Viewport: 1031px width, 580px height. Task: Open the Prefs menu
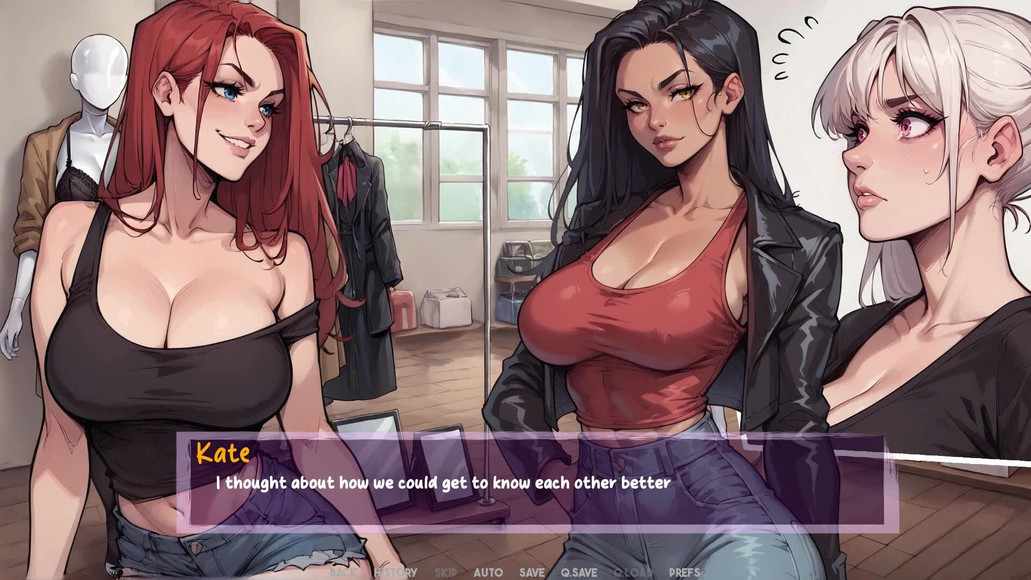(x=685, y=572)
